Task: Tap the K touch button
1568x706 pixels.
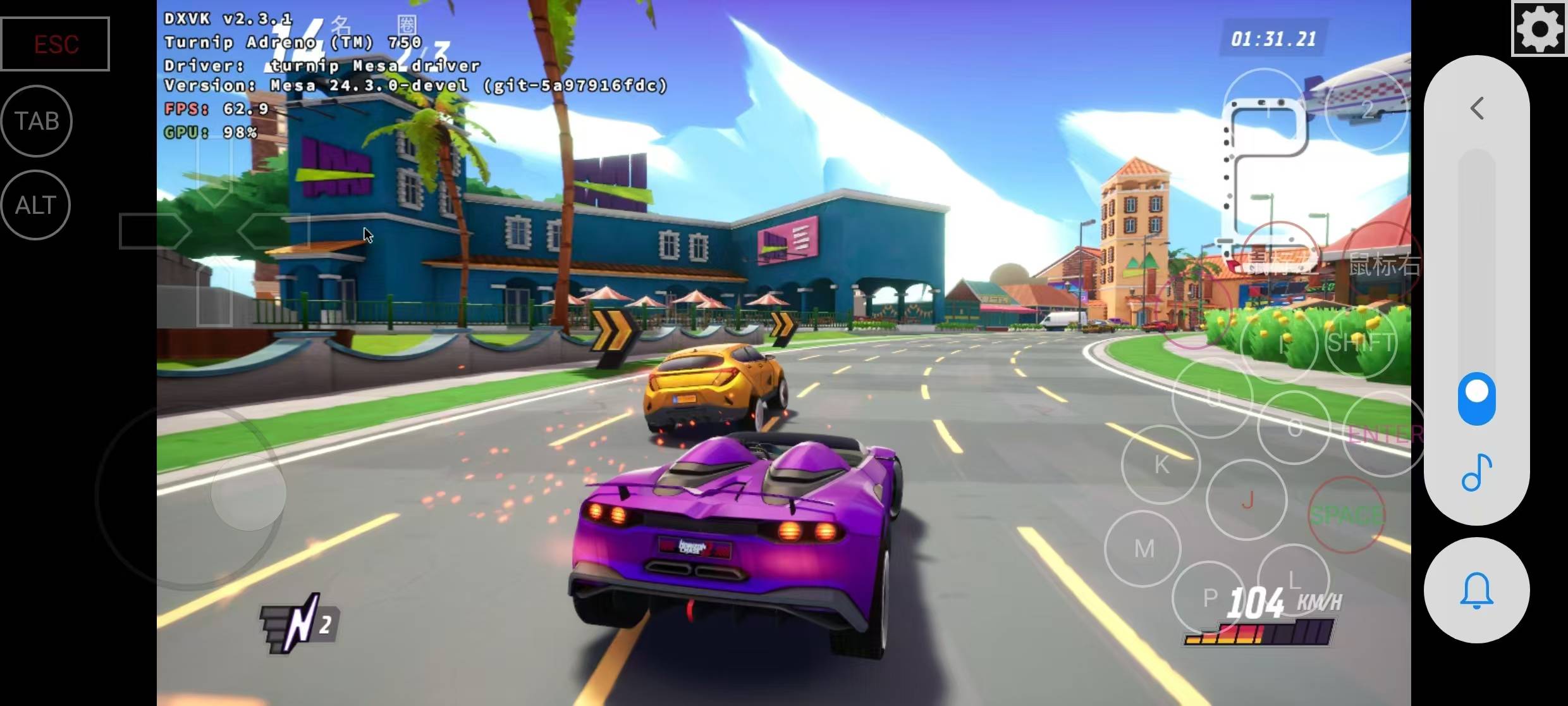Action: point(1161,464)
